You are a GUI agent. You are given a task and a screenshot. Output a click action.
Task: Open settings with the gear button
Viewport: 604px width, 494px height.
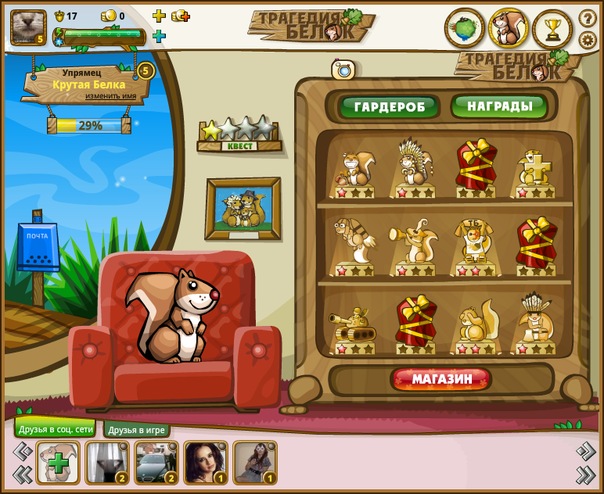tap(587, 39)
